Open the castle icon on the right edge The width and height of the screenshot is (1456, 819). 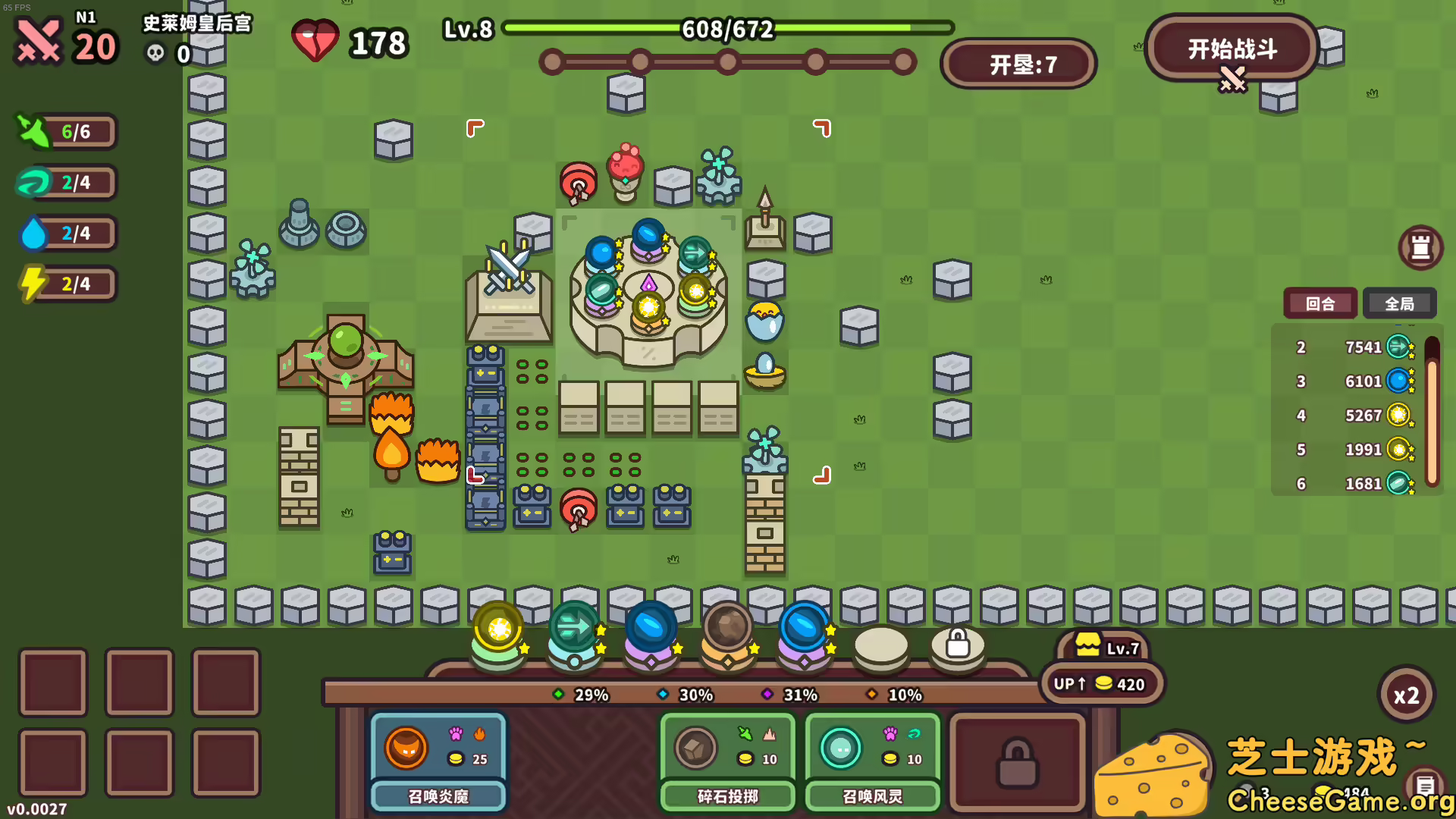pos(1421,247)
